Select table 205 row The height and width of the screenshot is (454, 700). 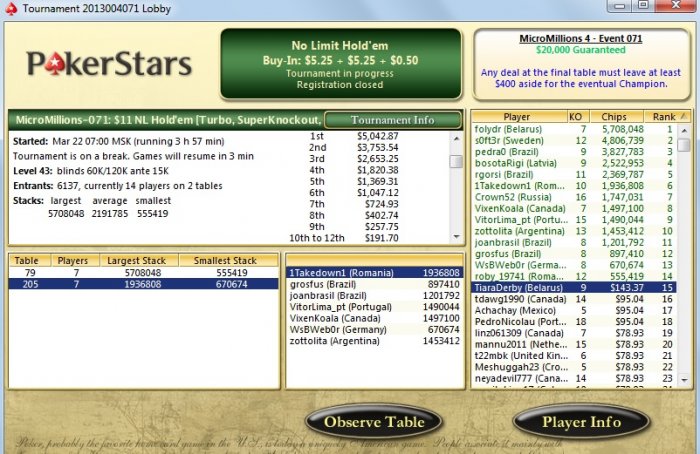(x=143, y=284)
